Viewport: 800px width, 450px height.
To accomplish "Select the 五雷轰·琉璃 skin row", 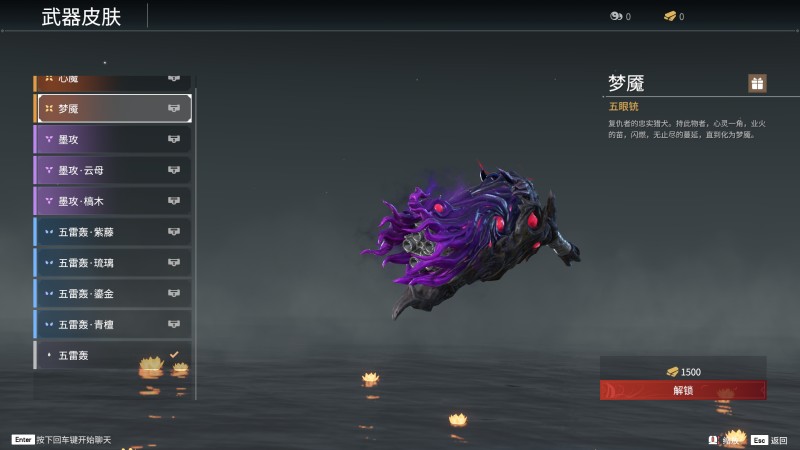I will (113, 263).
